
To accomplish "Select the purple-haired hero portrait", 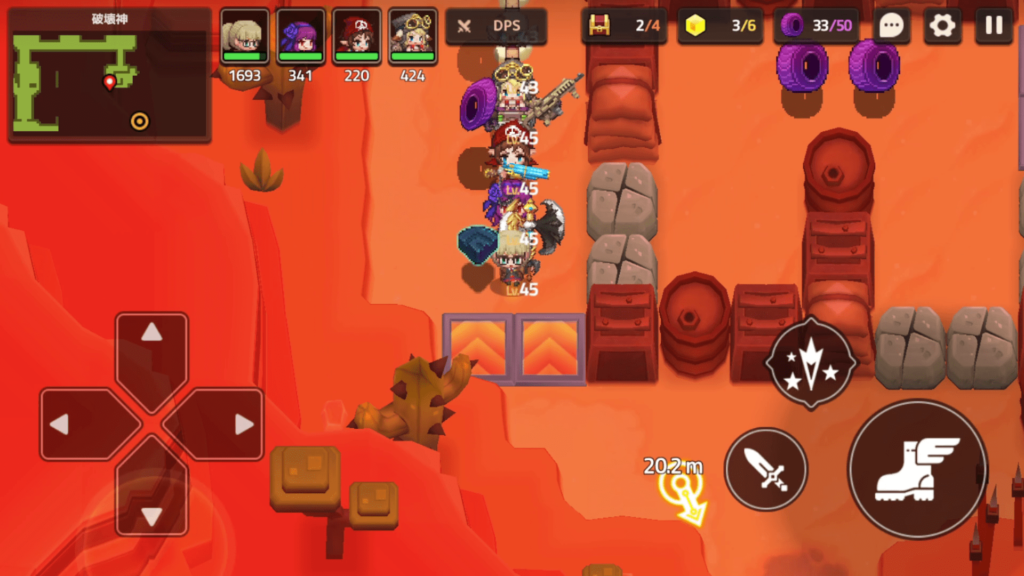I will 300,37.
